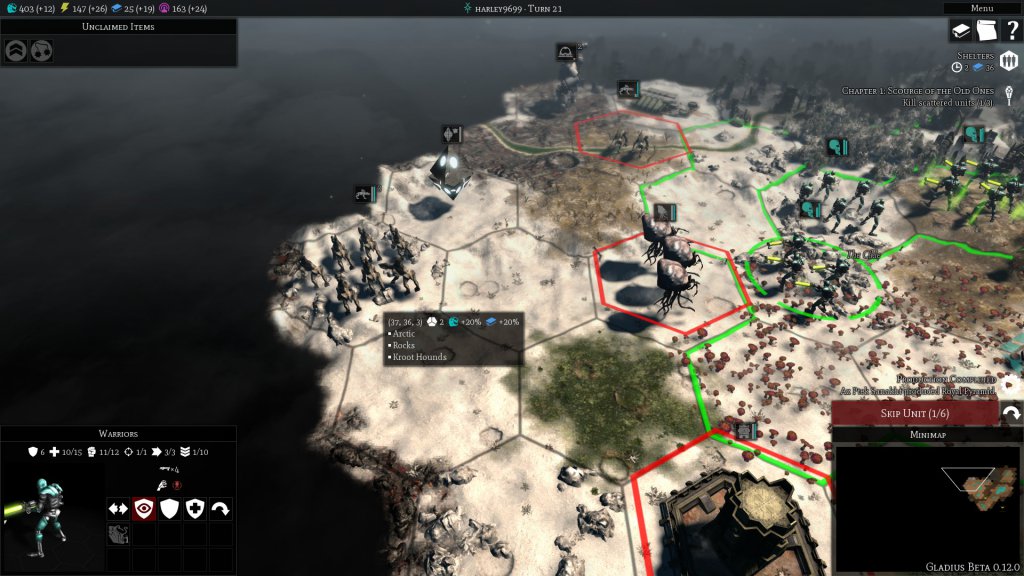Image resolution: width=1024 pixels, height=576 pixels.
Task: Open the book compendium icon
Action: coord(960,31)
